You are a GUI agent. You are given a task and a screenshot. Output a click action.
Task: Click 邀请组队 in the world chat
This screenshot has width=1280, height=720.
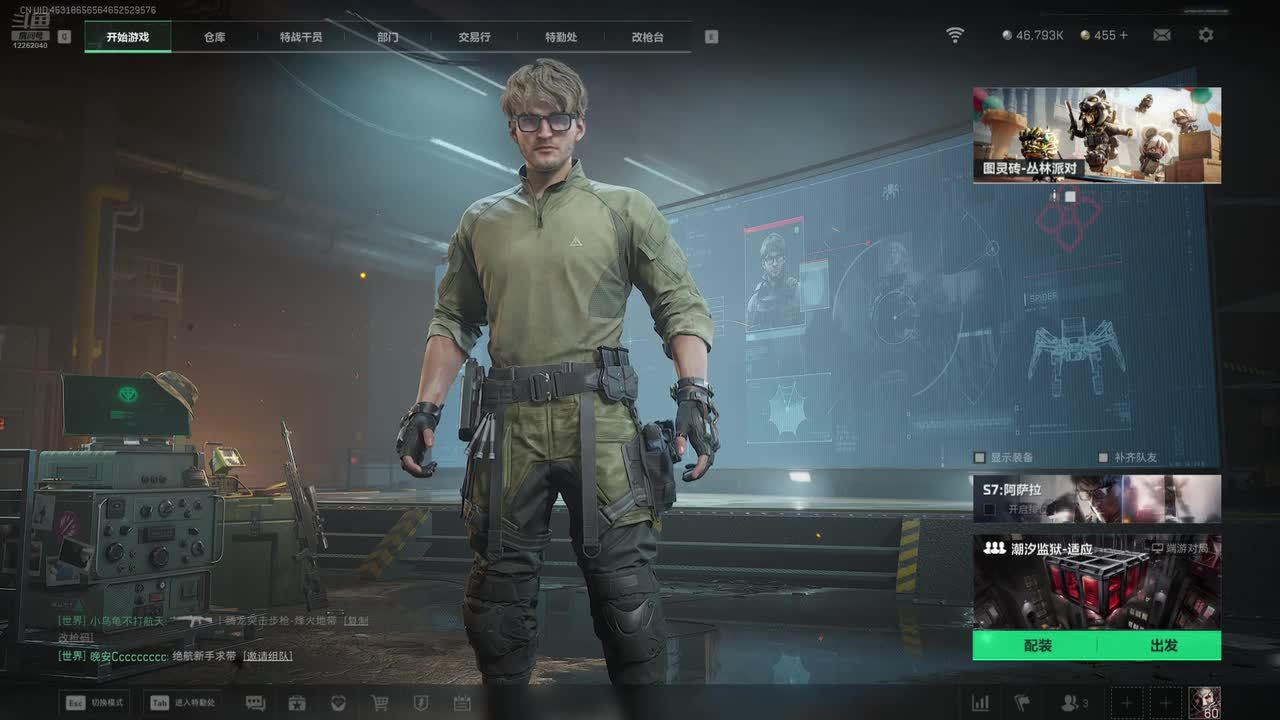[268, 656]
